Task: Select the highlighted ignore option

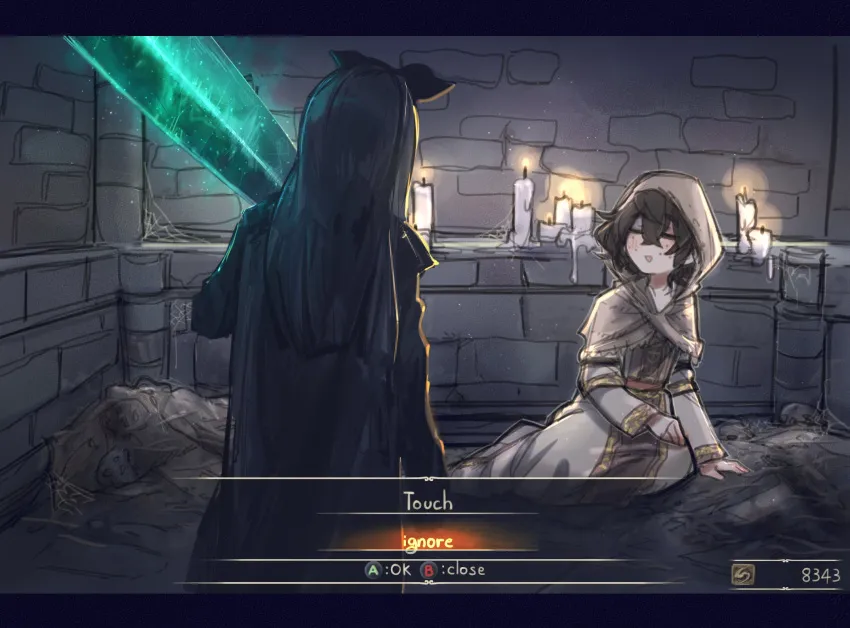Action: click(427, 542)
